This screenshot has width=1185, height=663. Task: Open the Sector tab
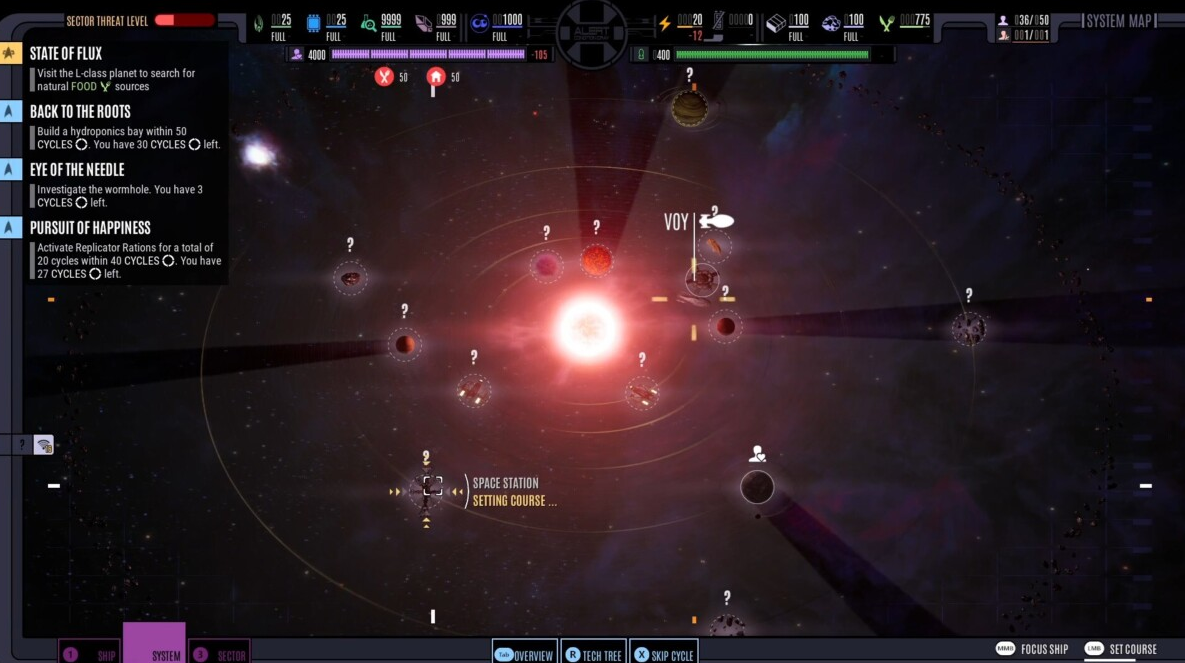(x=219, y=652)
